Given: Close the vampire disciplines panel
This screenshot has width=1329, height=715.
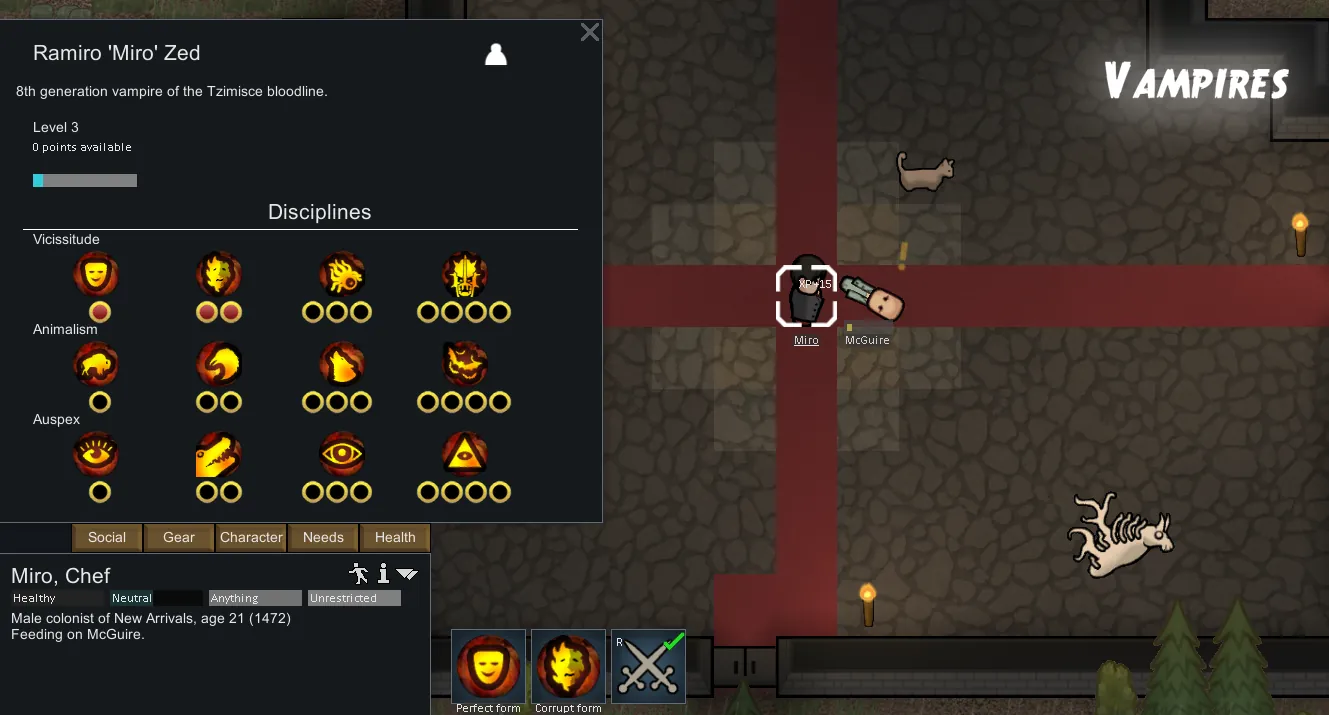Looking at the screenshot, I should point(590,32).
